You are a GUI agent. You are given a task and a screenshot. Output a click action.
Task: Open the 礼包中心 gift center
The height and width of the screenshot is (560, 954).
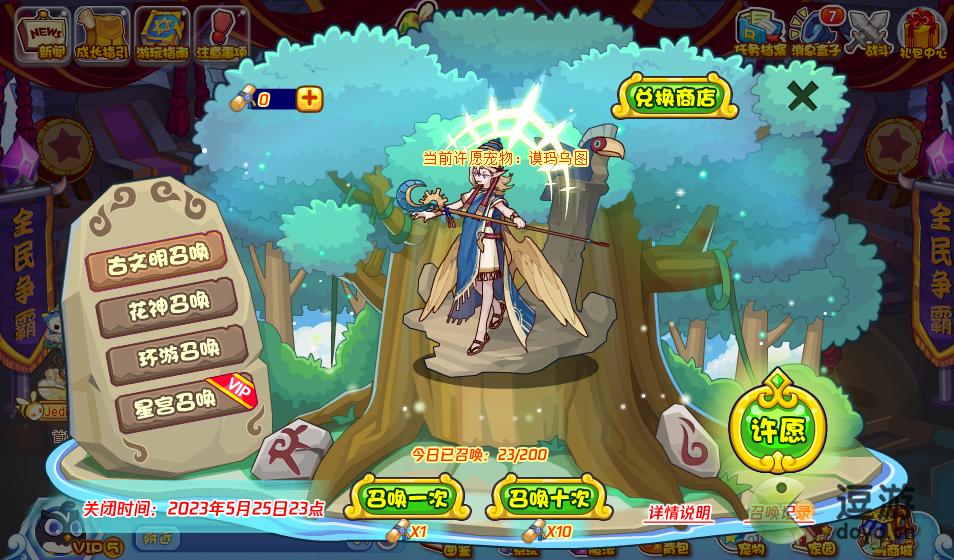click(x=921, y=32)
